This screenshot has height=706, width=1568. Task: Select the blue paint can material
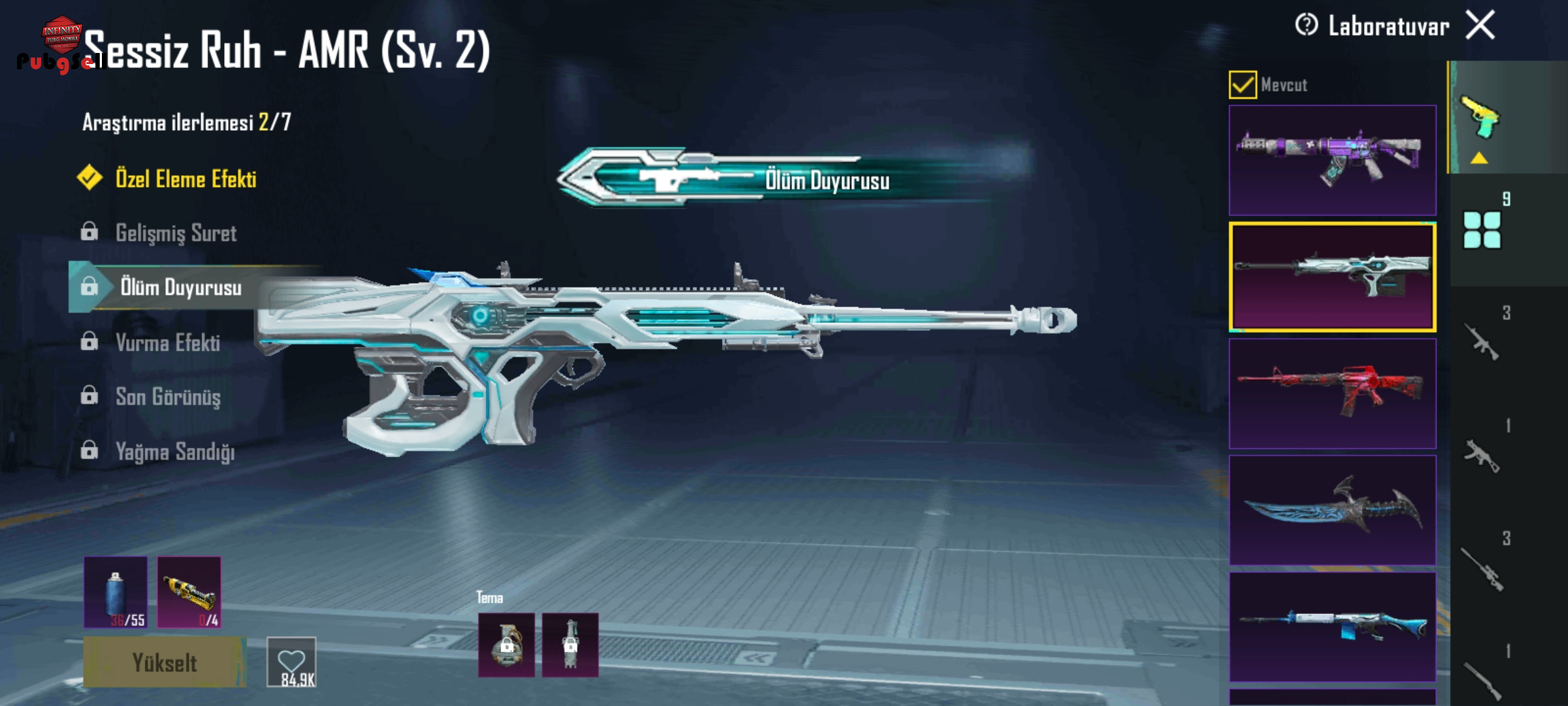pyautogui.click(x=116, y=592)
